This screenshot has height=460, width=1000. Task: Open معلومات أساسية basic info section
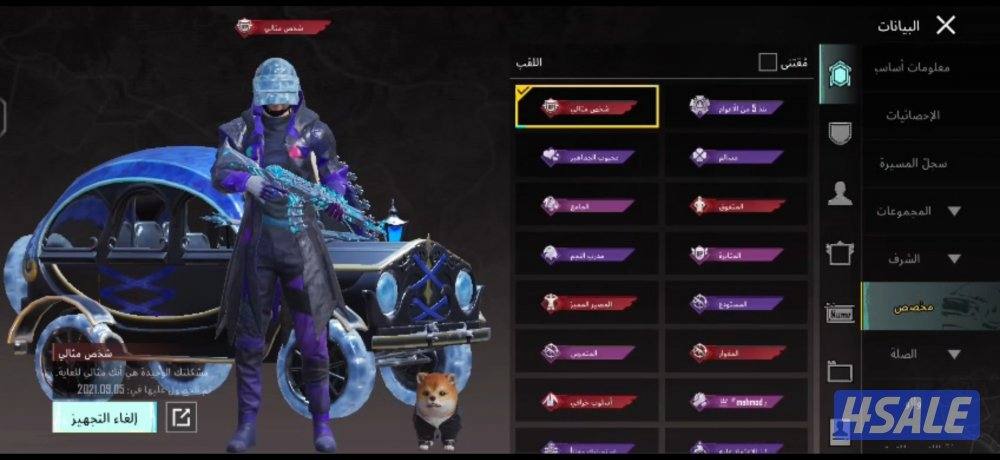(911, 68)
